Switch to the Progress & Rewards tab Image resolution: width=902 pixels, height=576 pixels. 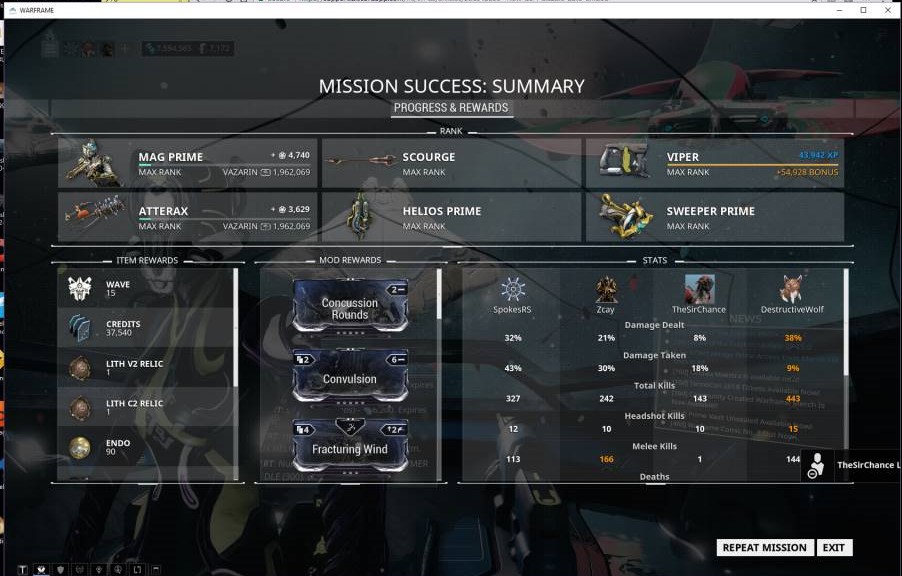(x=451, y=108)
